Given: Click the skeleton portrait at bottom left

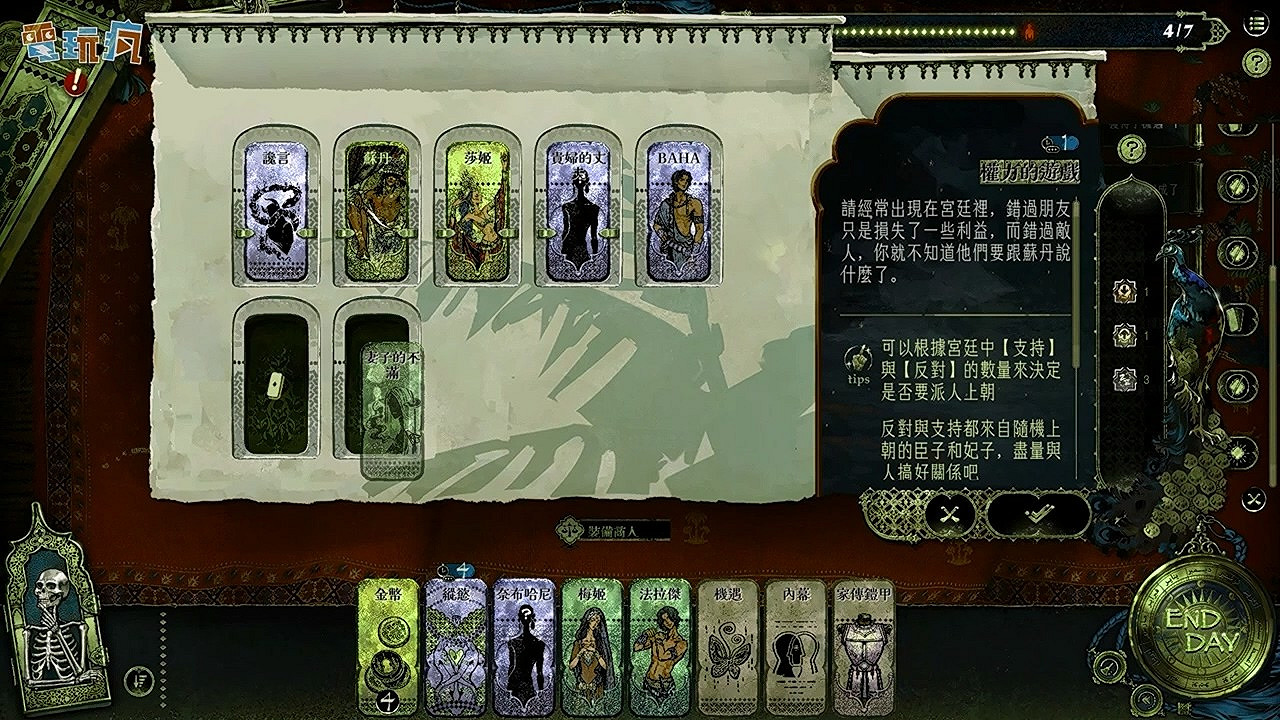Looking at the screenshot, I should coord(55,630).
